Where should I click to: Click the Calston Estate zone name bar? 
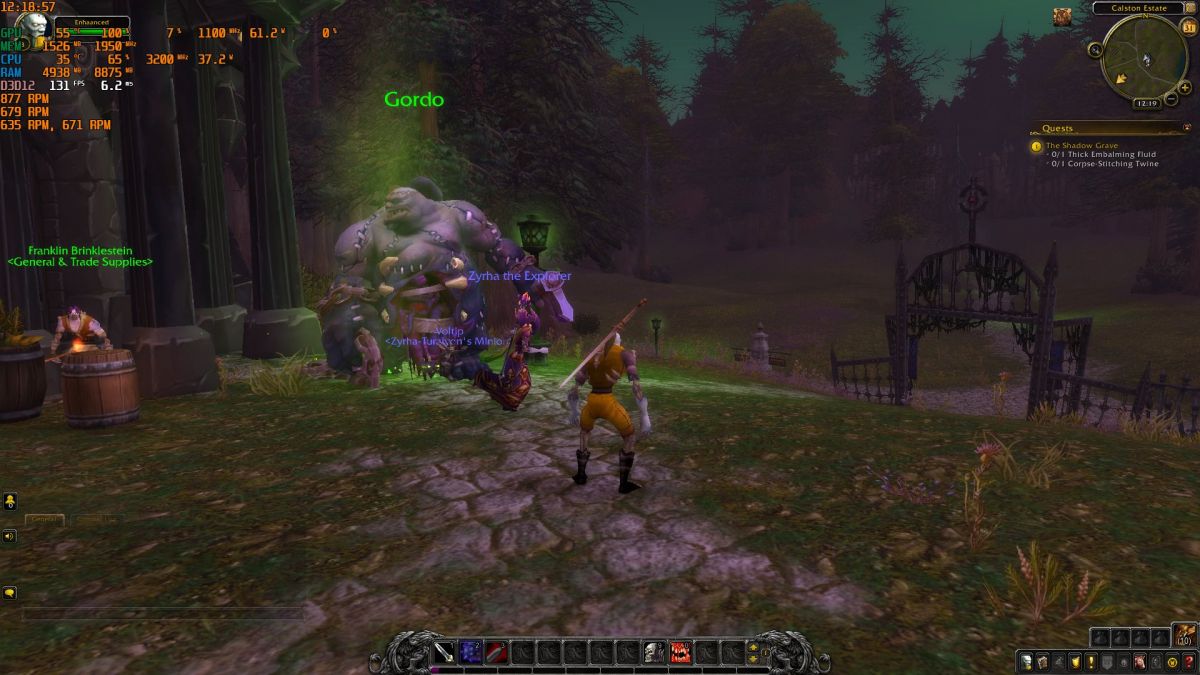(1137, 8)
